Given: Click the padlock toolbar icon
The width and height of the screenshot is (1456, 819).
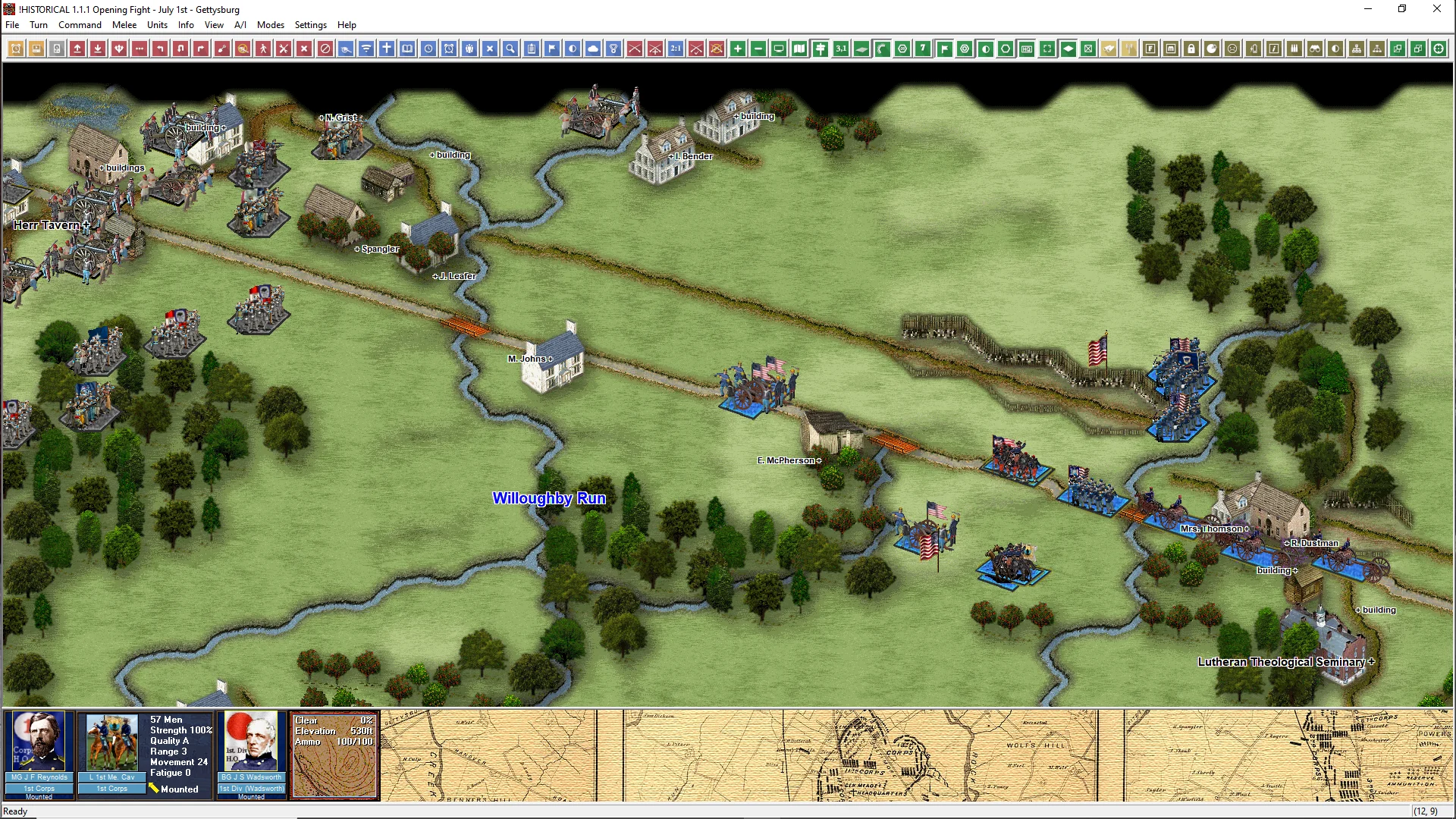Looking at the screenshot, I should pyautogui.click(x=1191, y=49).
